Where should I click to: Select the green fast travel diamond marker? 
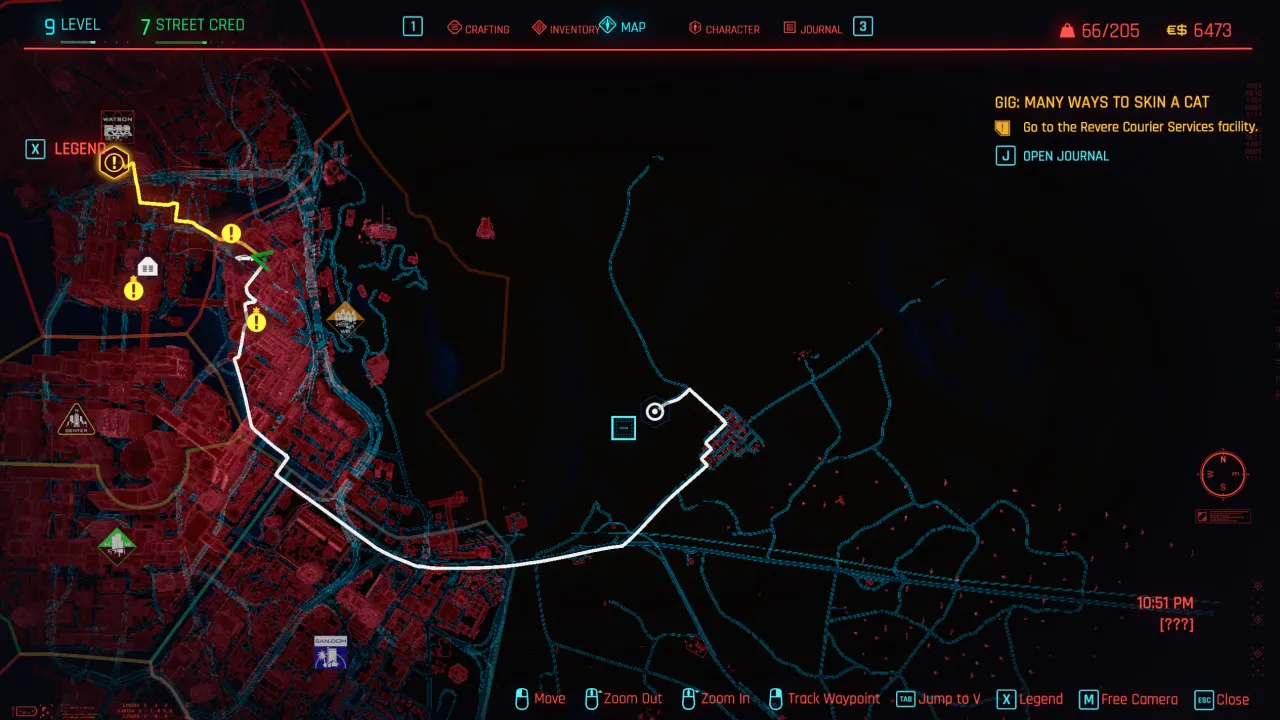(117, 546)
